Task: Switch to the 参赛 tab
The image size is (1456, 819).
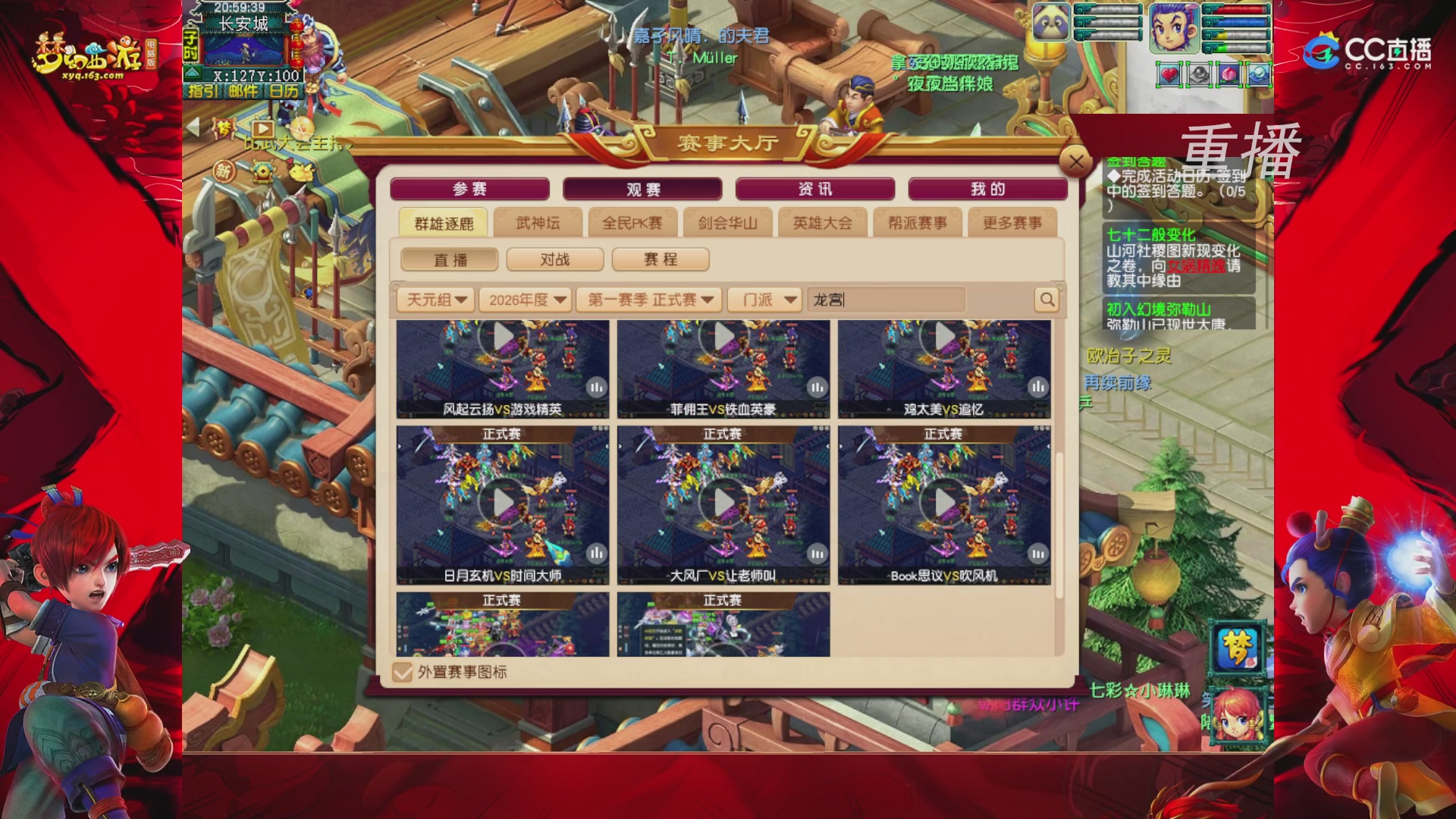Action: tap(470, 189)
